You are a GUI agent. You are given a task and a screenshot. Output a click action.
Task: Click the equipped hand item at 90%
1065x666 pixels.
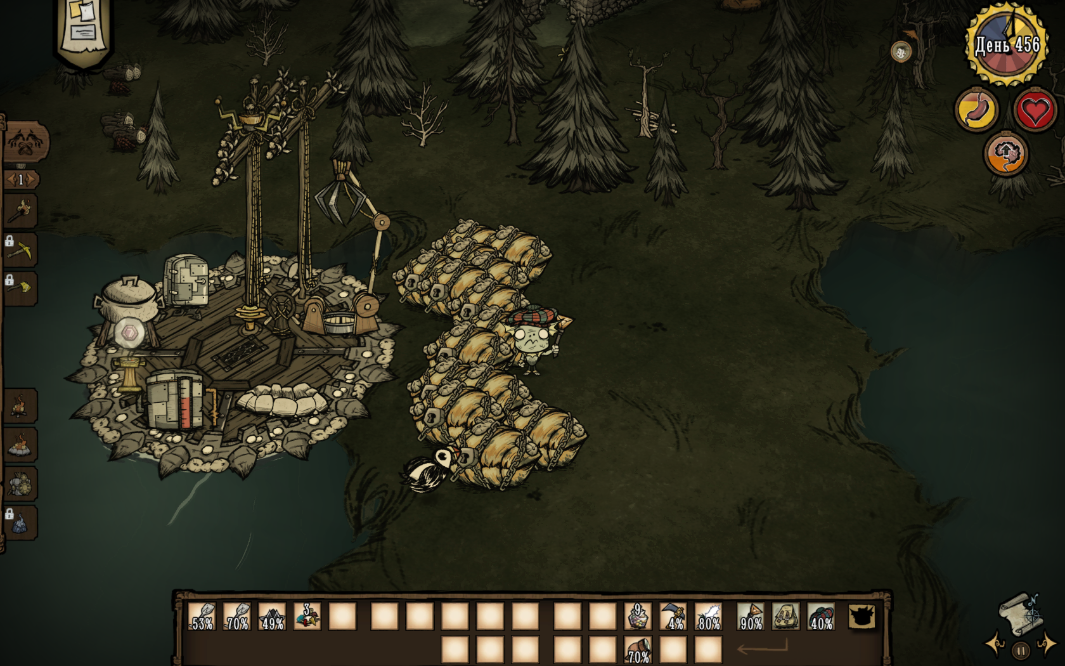750,616
